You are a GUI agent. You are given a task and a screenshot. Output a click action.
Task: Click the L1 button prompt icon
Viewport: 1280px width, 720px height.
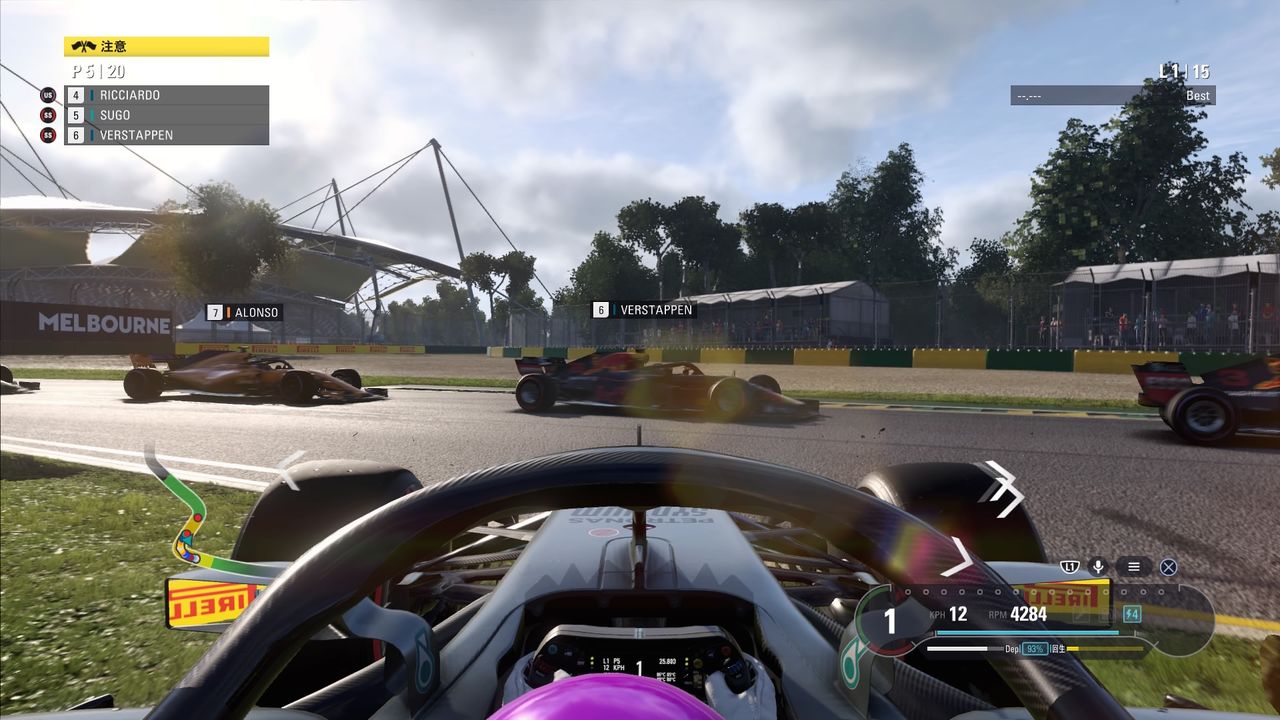click(x=1072, y=566)
